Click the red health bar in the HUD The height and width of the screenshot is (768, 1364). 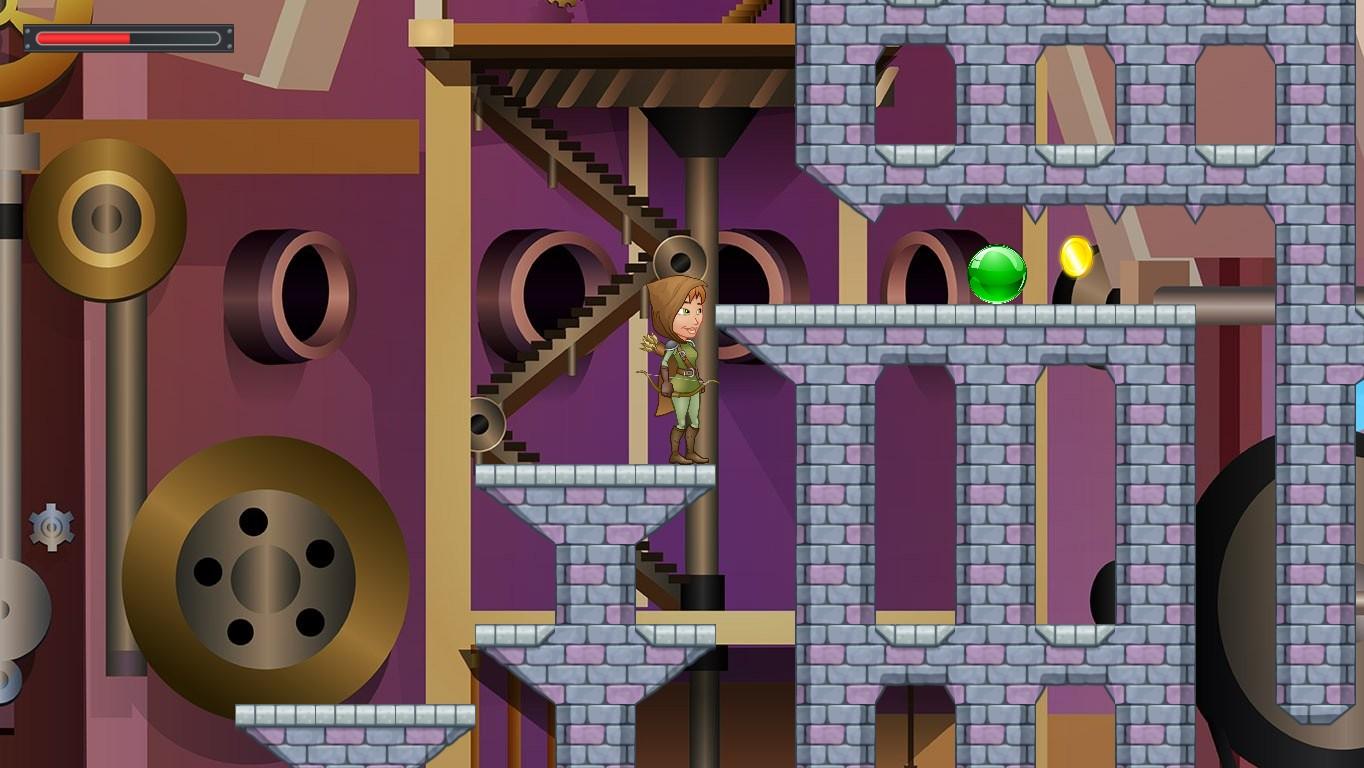pos(85,38)
